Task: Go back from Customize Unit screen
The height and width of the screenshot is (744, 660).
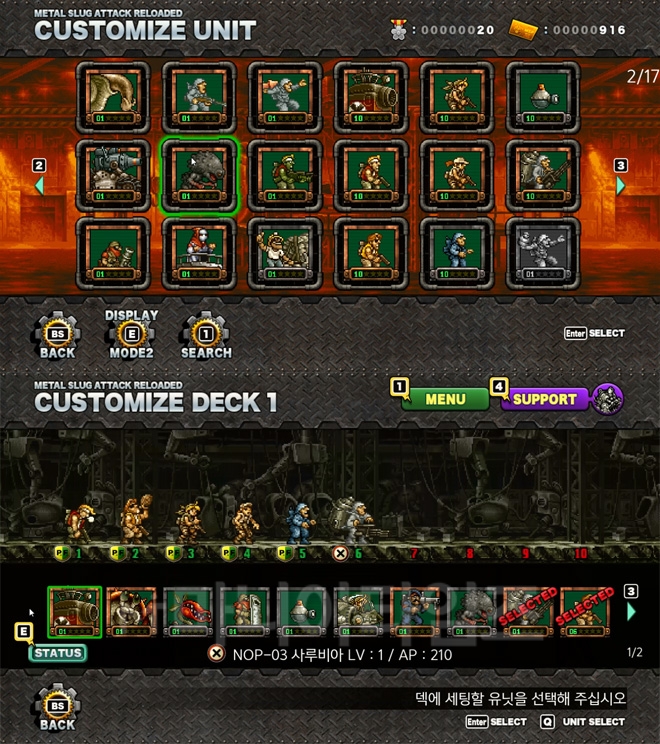Action: (x=57, y=335)
